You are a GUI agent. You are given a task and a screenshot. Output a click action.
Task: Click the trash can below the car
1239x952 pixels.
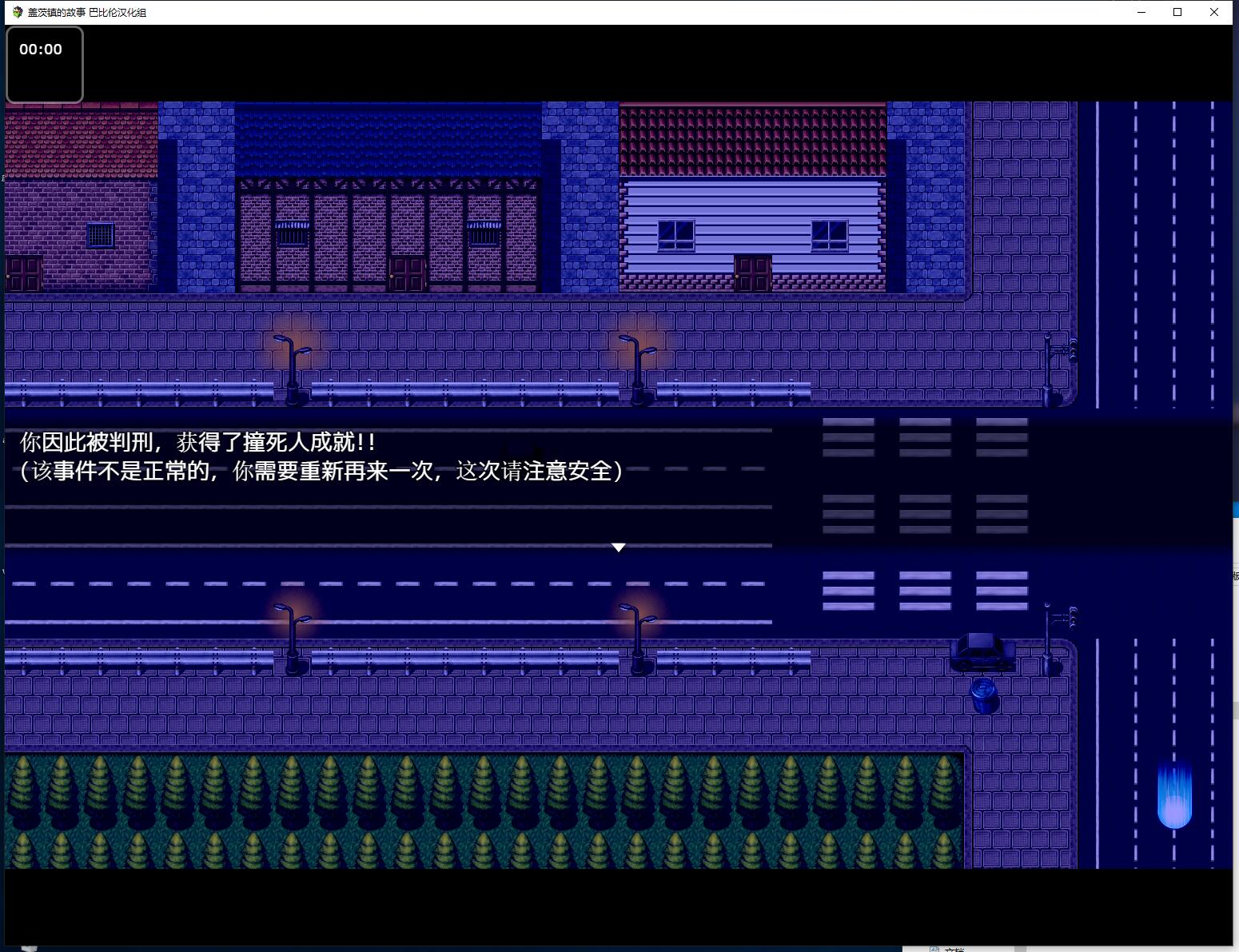[x=982, y=695]
